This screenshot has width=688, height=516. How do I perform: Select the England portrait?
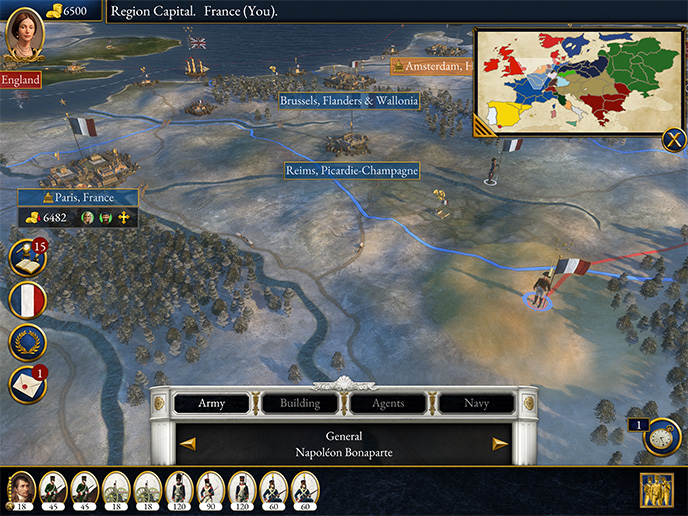click(22, 37)
